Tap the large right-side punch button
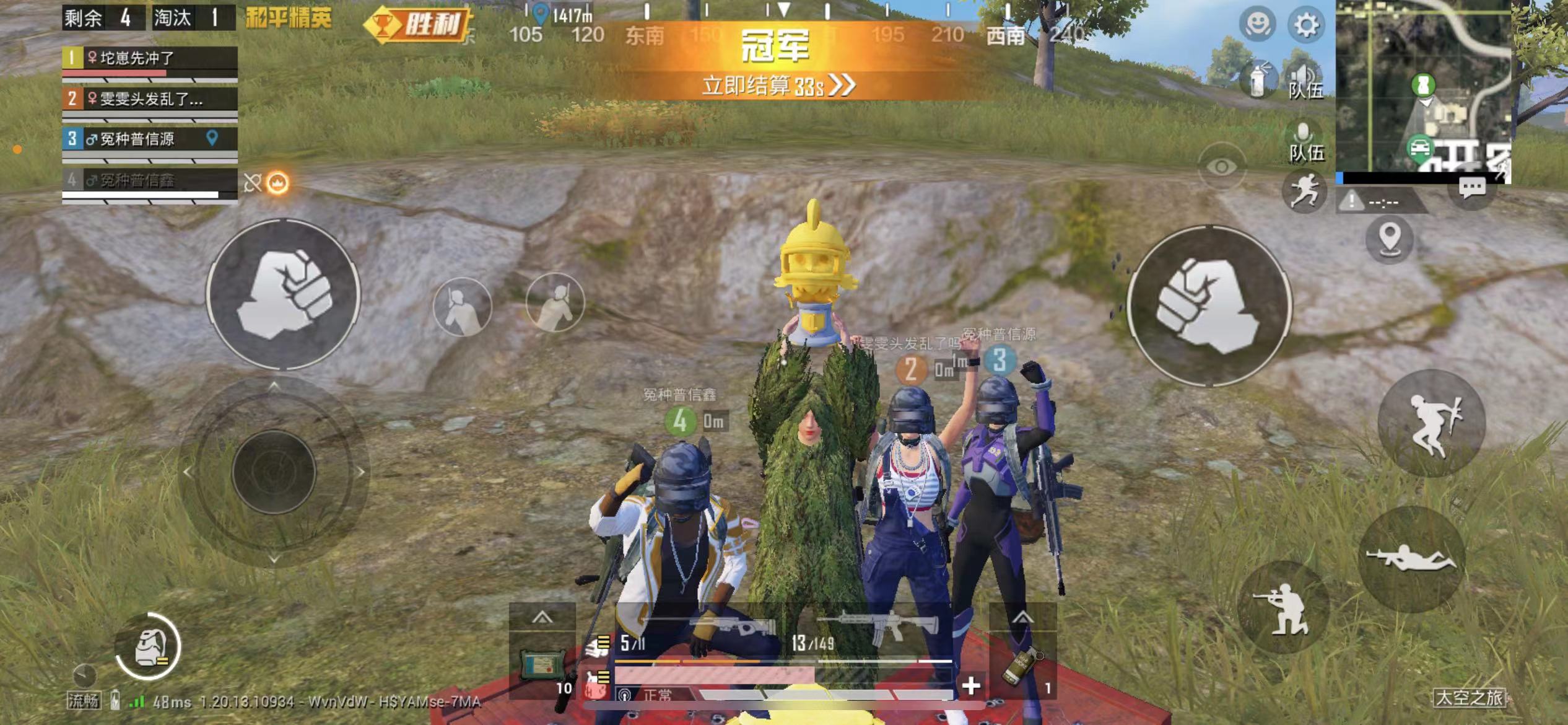 point(1208,305)
